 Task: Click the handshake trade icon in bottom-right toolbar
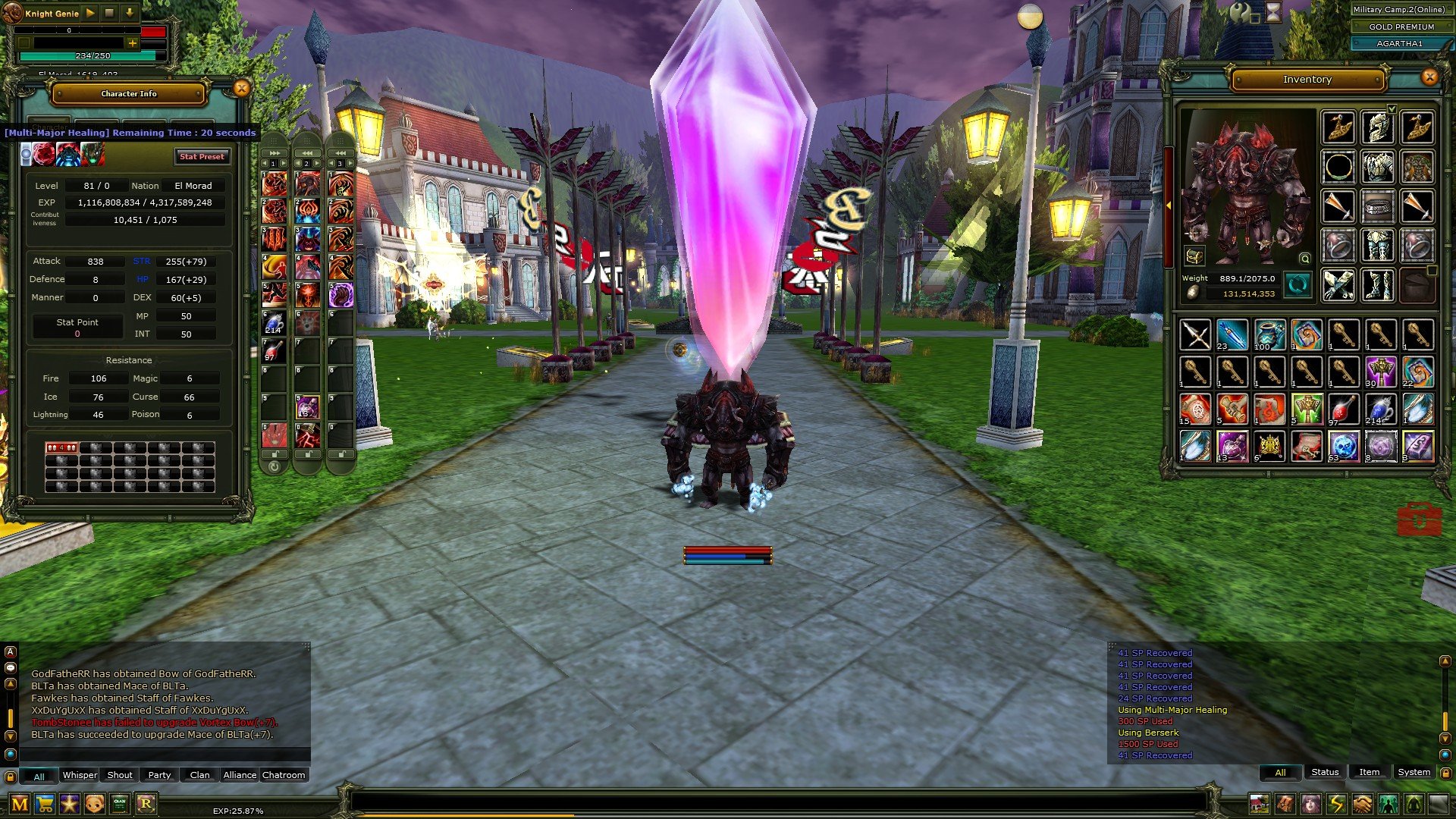1361,805
